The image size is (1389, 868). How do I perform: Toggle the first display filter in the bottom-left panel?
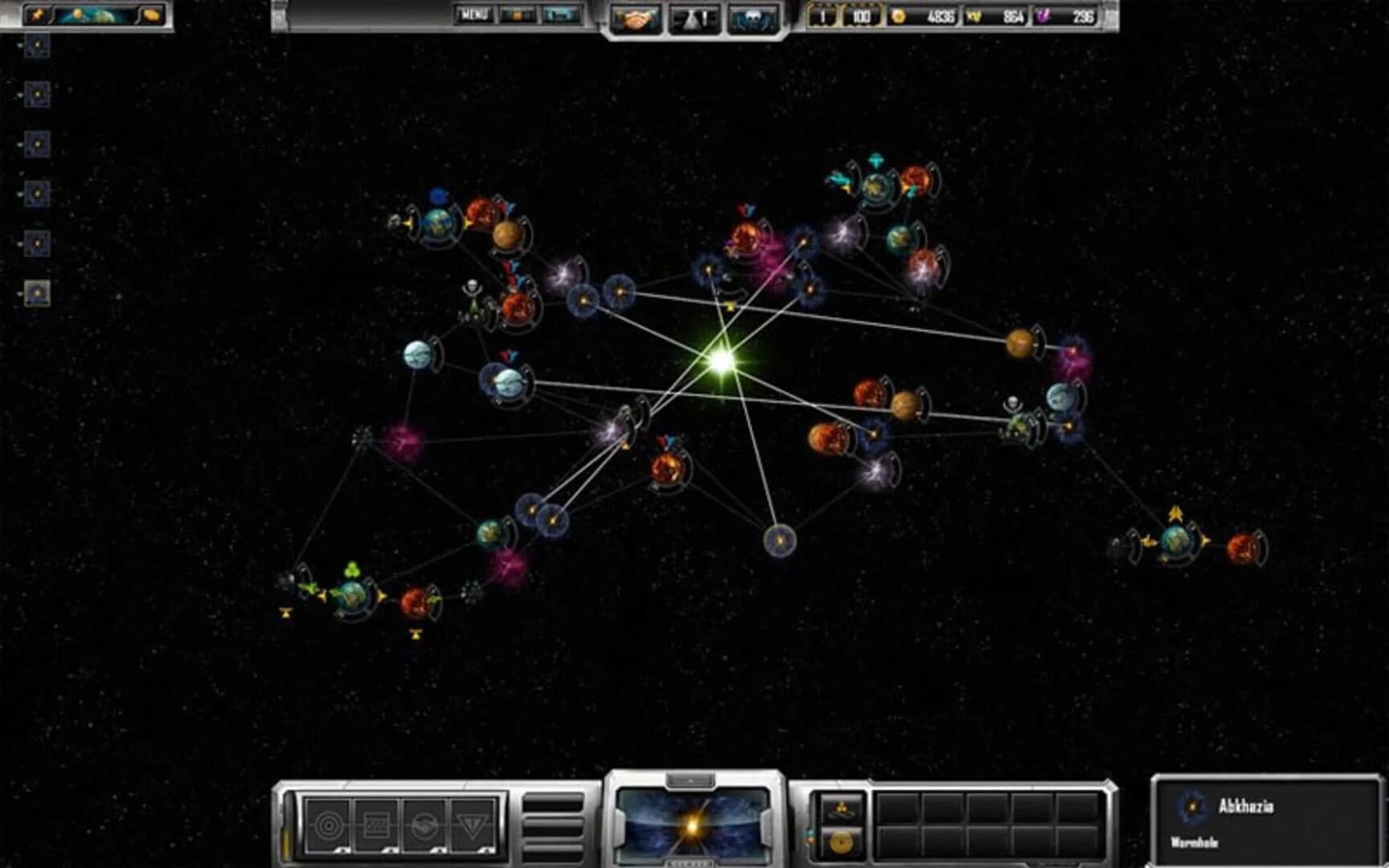click(328, 826)
